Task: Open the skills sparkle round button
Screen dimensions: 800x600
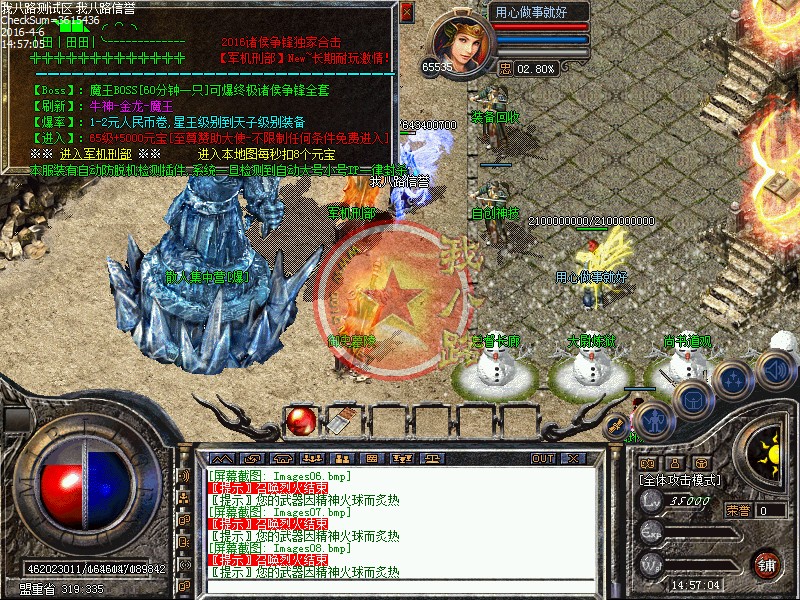Action: pos(735,380)
